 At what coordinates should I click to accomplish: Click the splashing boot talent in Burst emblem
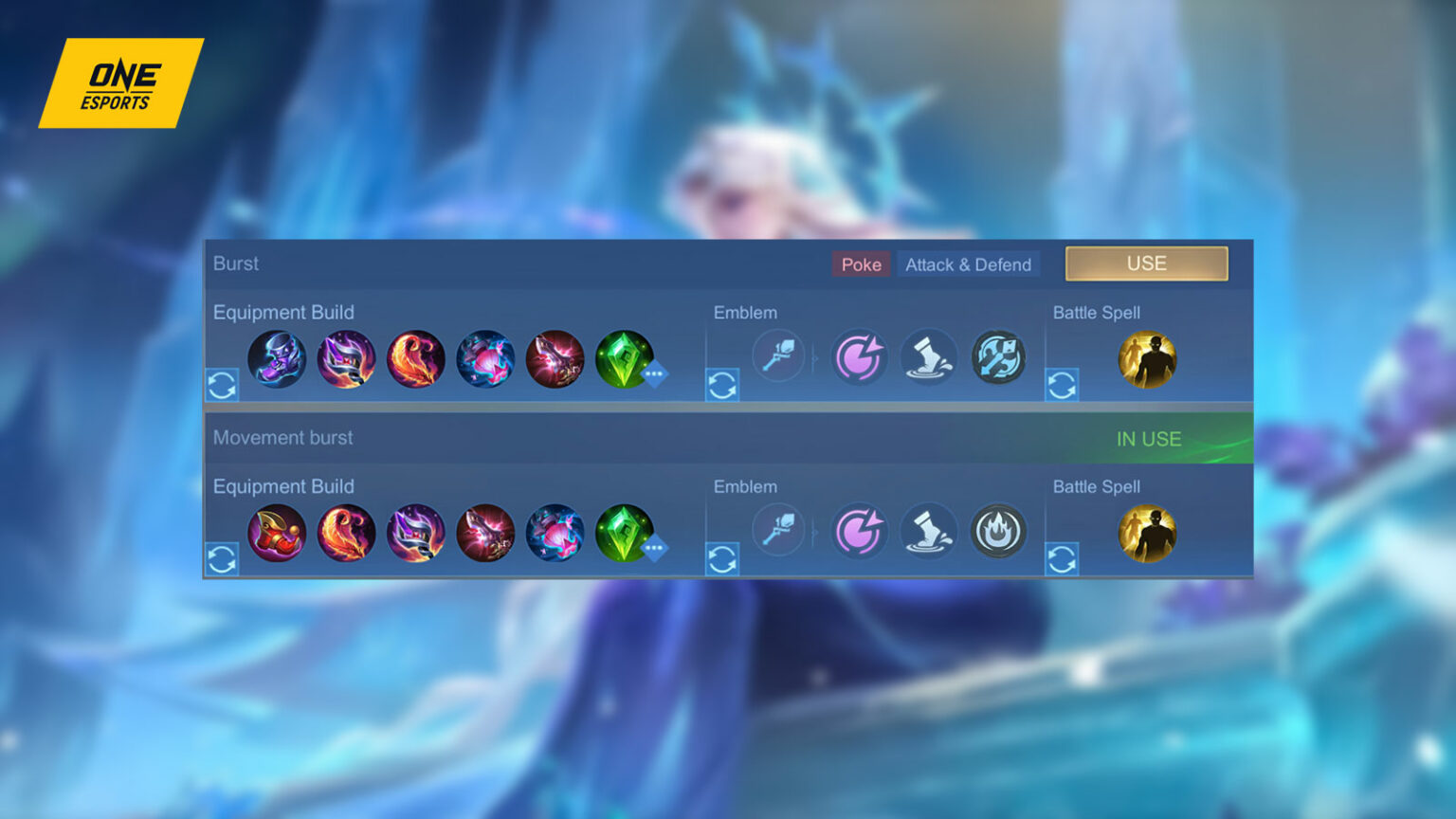point(928,355)
